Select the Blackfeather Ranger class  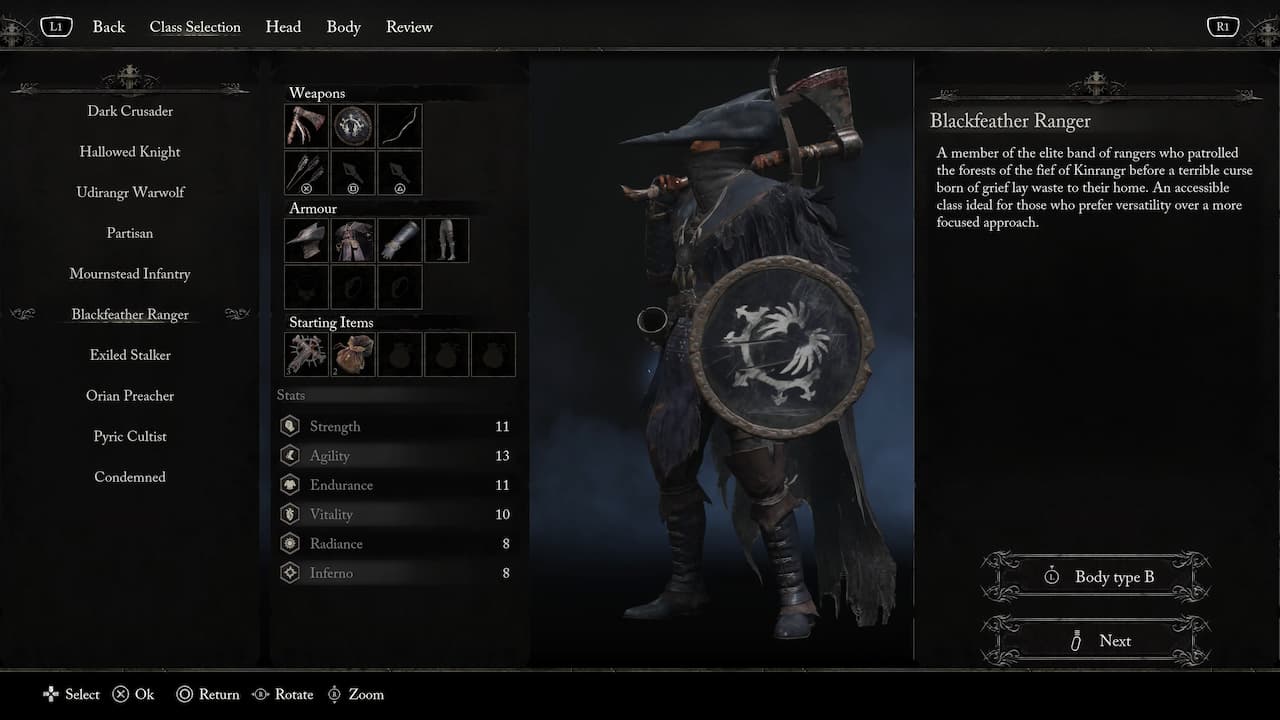[x=129, y=314]
